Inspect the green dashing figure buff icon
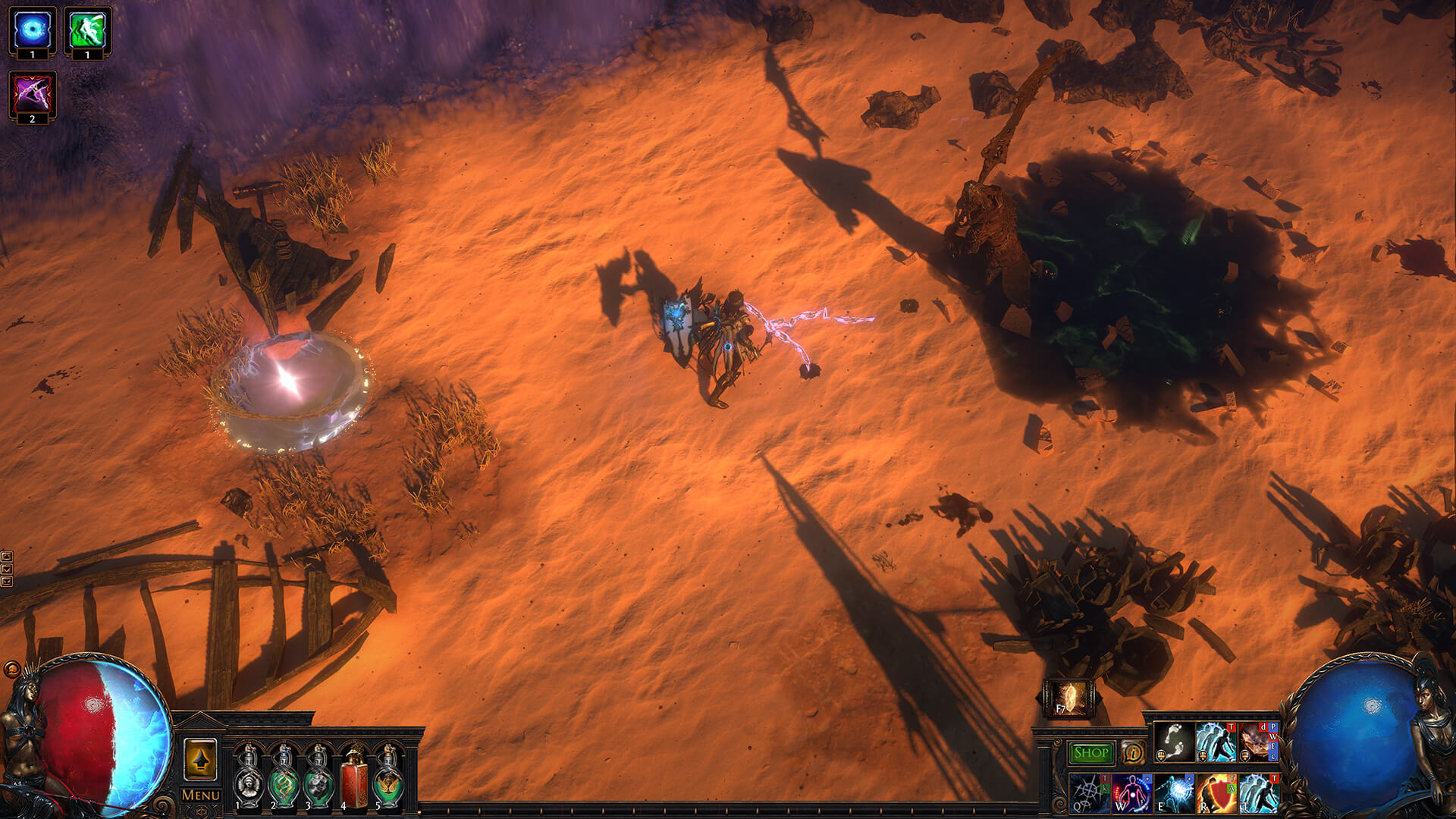Image resolution: width=1456 pixels, height=819 pixels. tap(87, 30)
